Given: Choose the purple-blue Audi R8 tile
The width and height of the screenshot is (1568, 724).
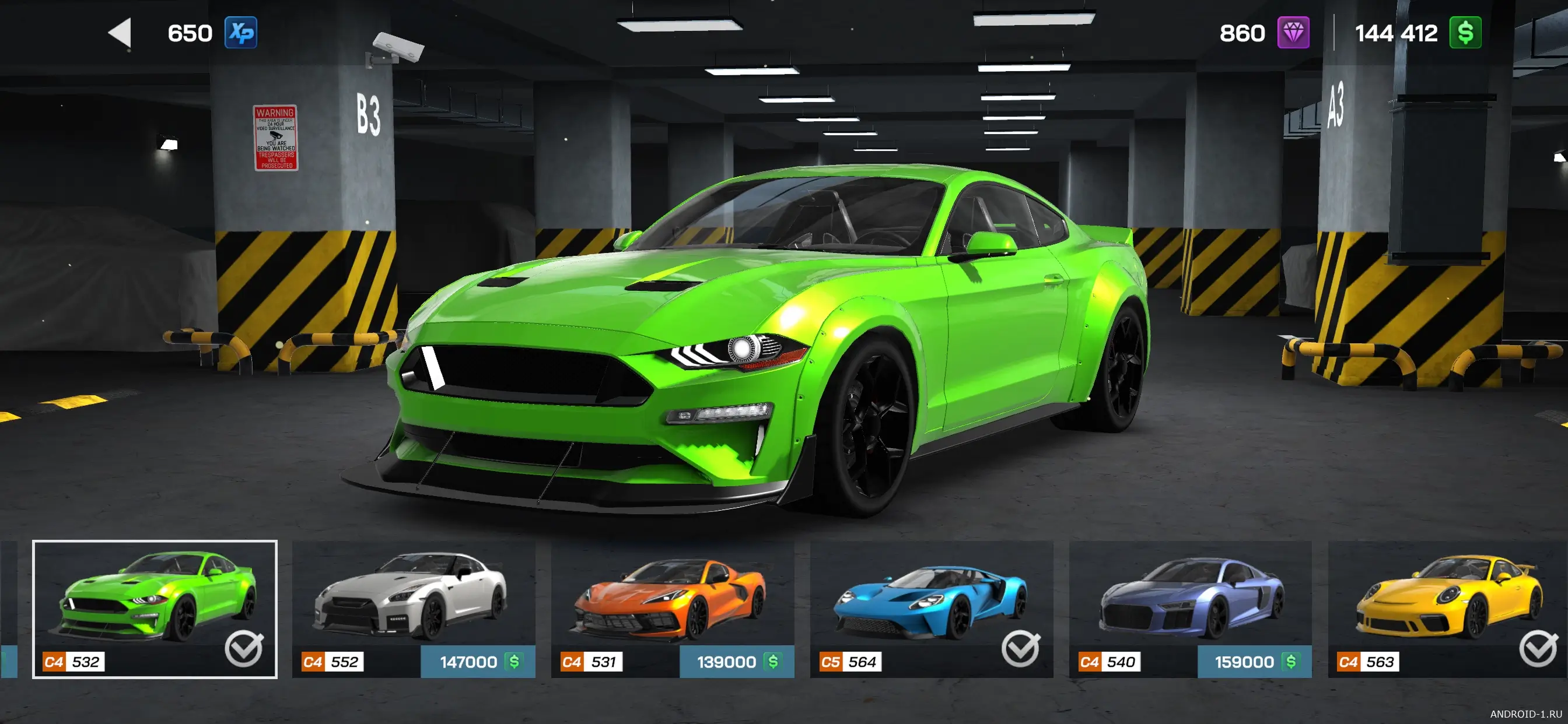Looking at the screenshot, I should 1190,596.
